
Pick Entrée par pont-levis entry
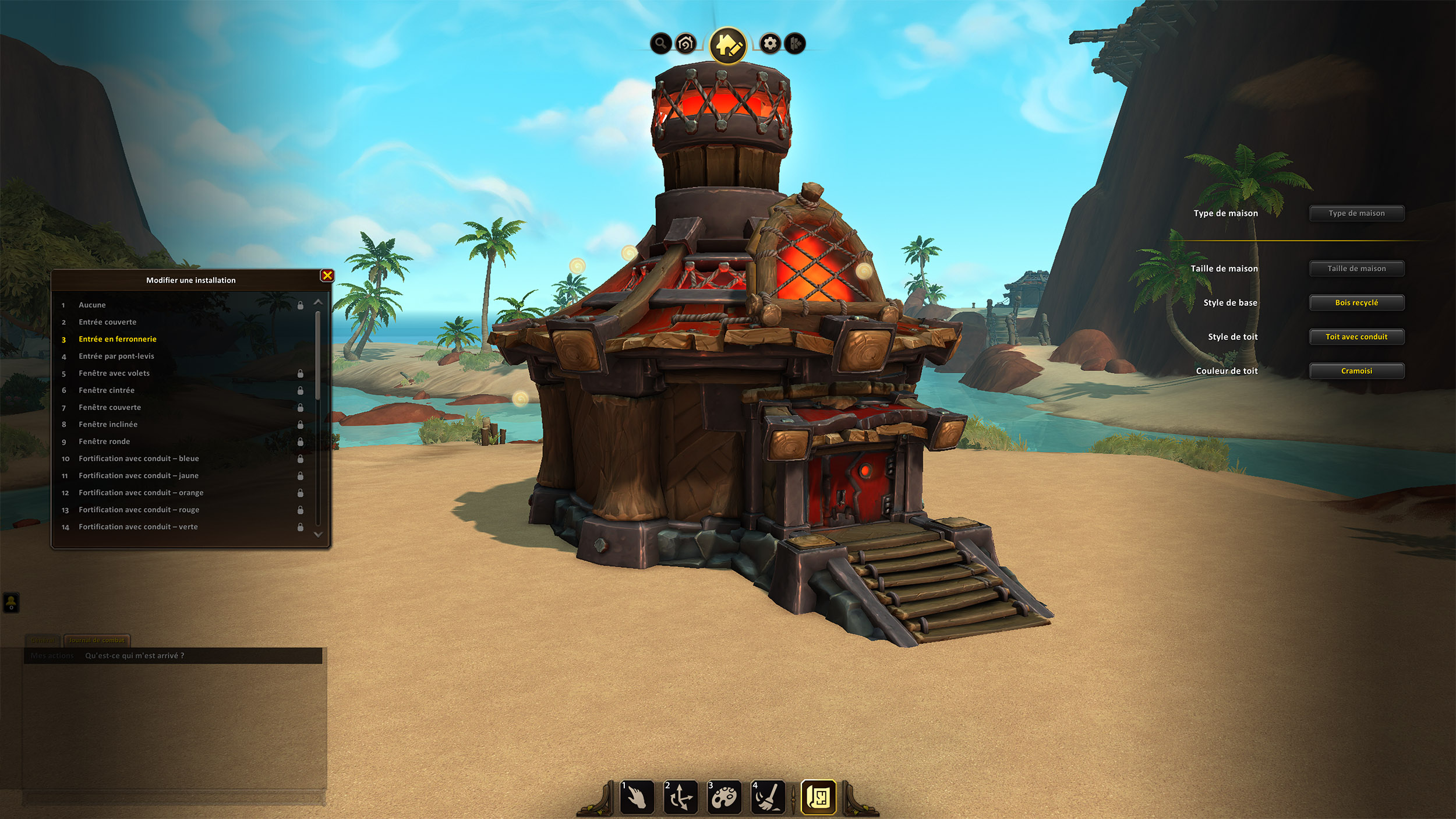(116, 356)
